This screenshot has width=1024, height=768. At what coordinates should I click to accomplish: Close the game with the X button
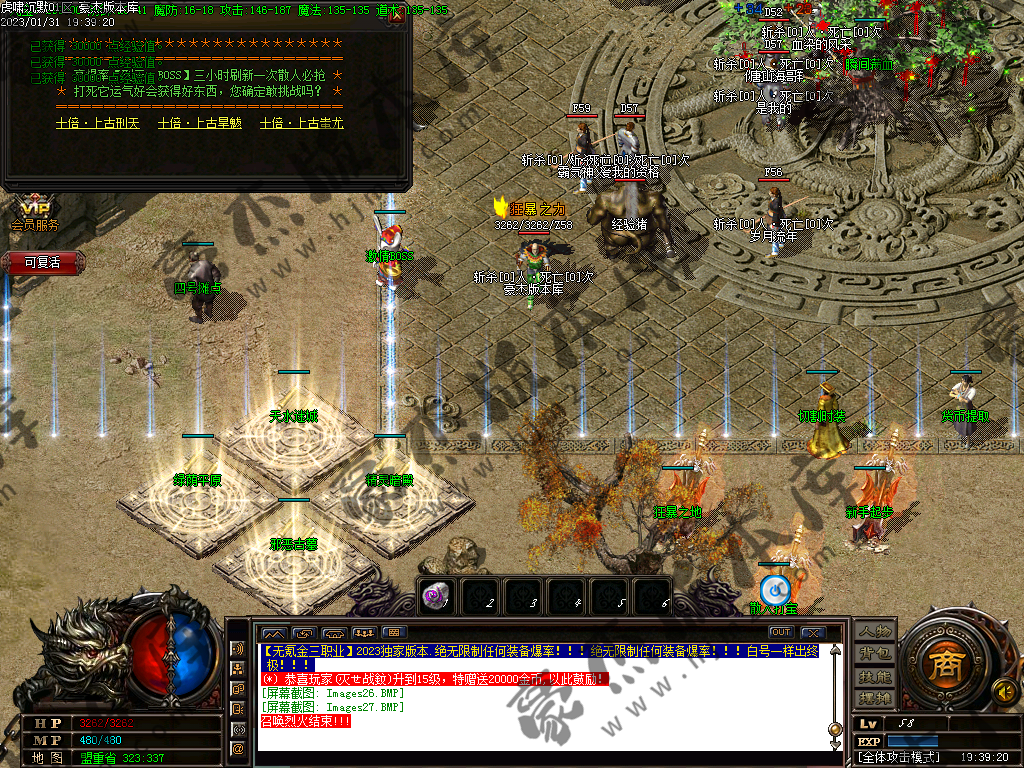pos(811,632)
